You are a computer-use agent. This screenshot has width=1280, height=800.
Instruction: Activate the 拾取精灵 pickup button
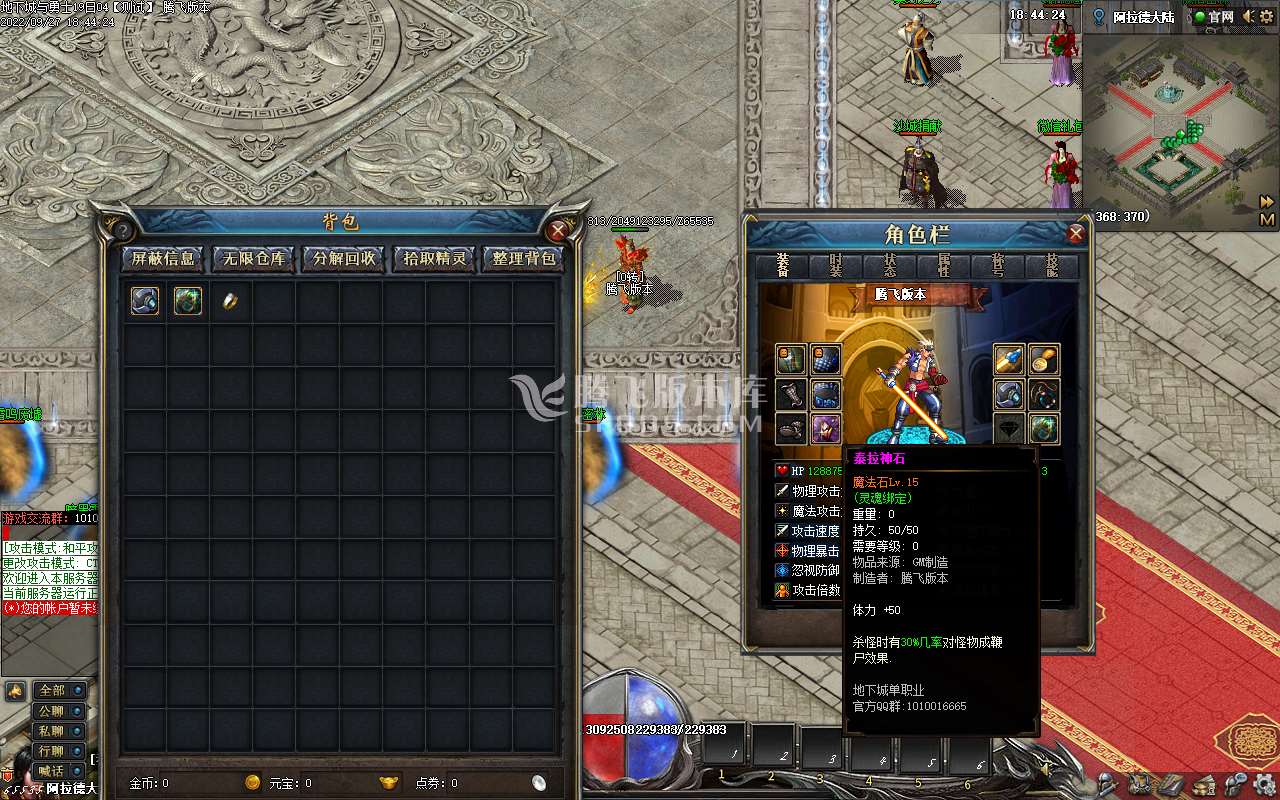434,259
